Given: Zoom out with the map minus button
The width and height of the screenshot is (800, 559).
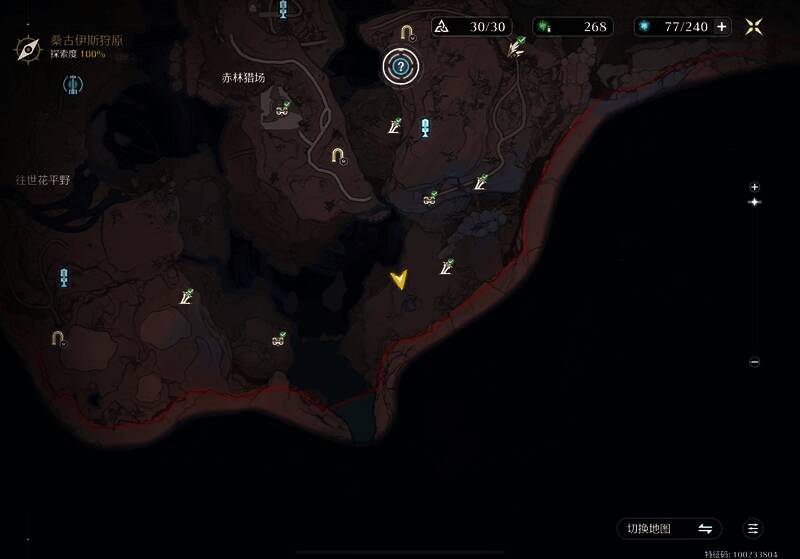Looking at the screenshot, I should coord(755,362).
